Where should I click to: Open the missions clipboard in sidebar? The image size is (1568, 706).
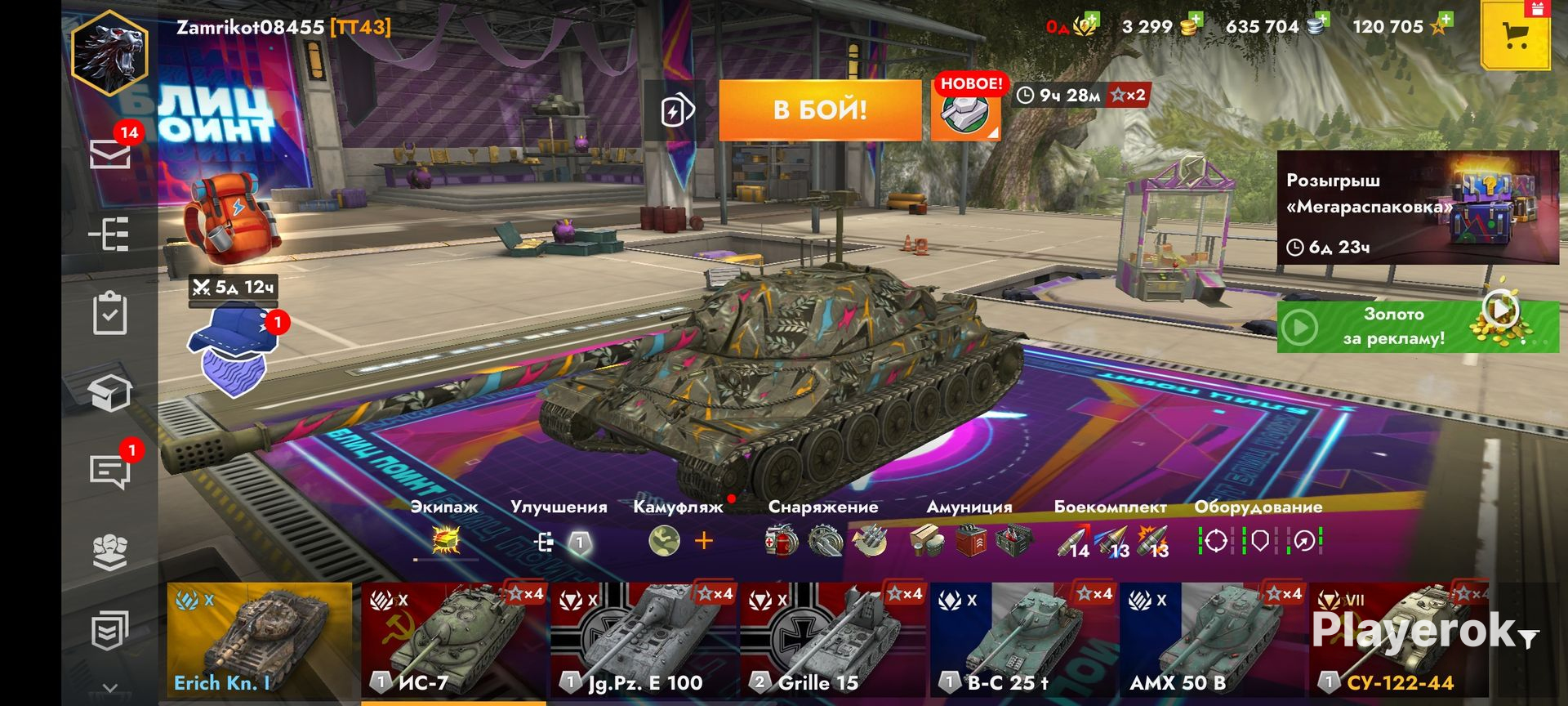pyautogui.click(x=110, y=314)
